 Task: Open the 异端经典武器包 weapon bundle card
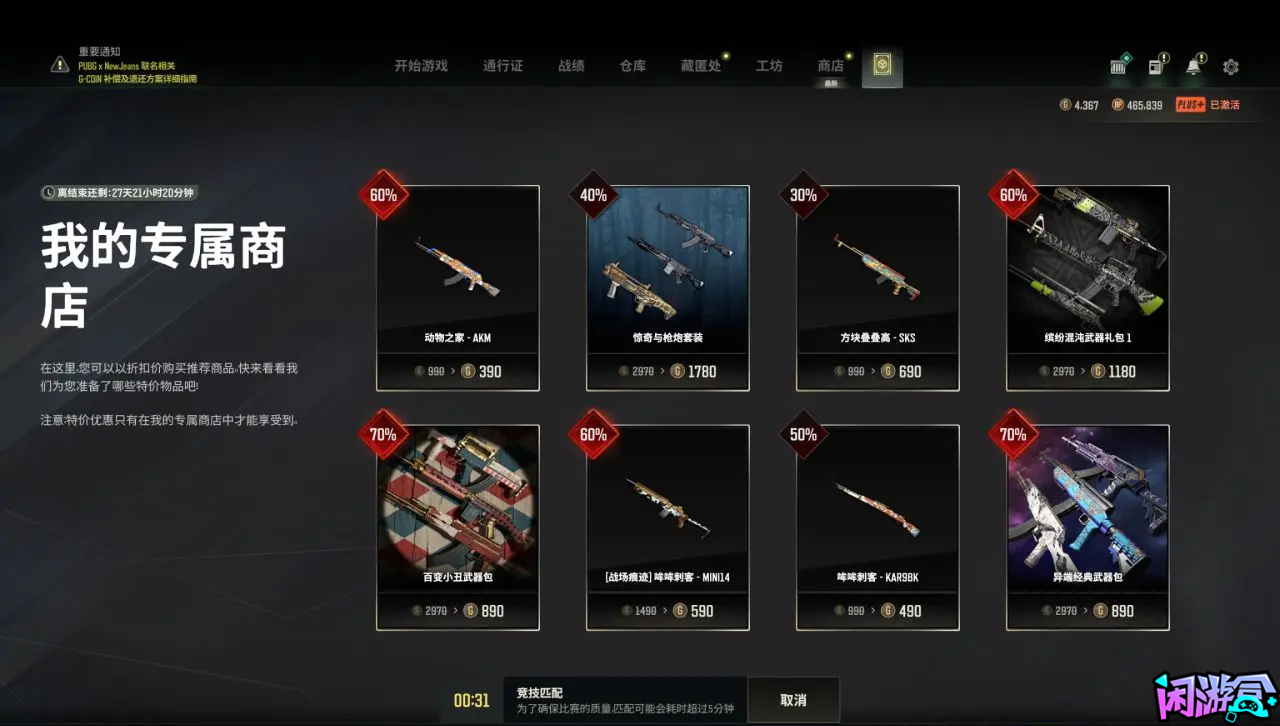(1087, 527)
